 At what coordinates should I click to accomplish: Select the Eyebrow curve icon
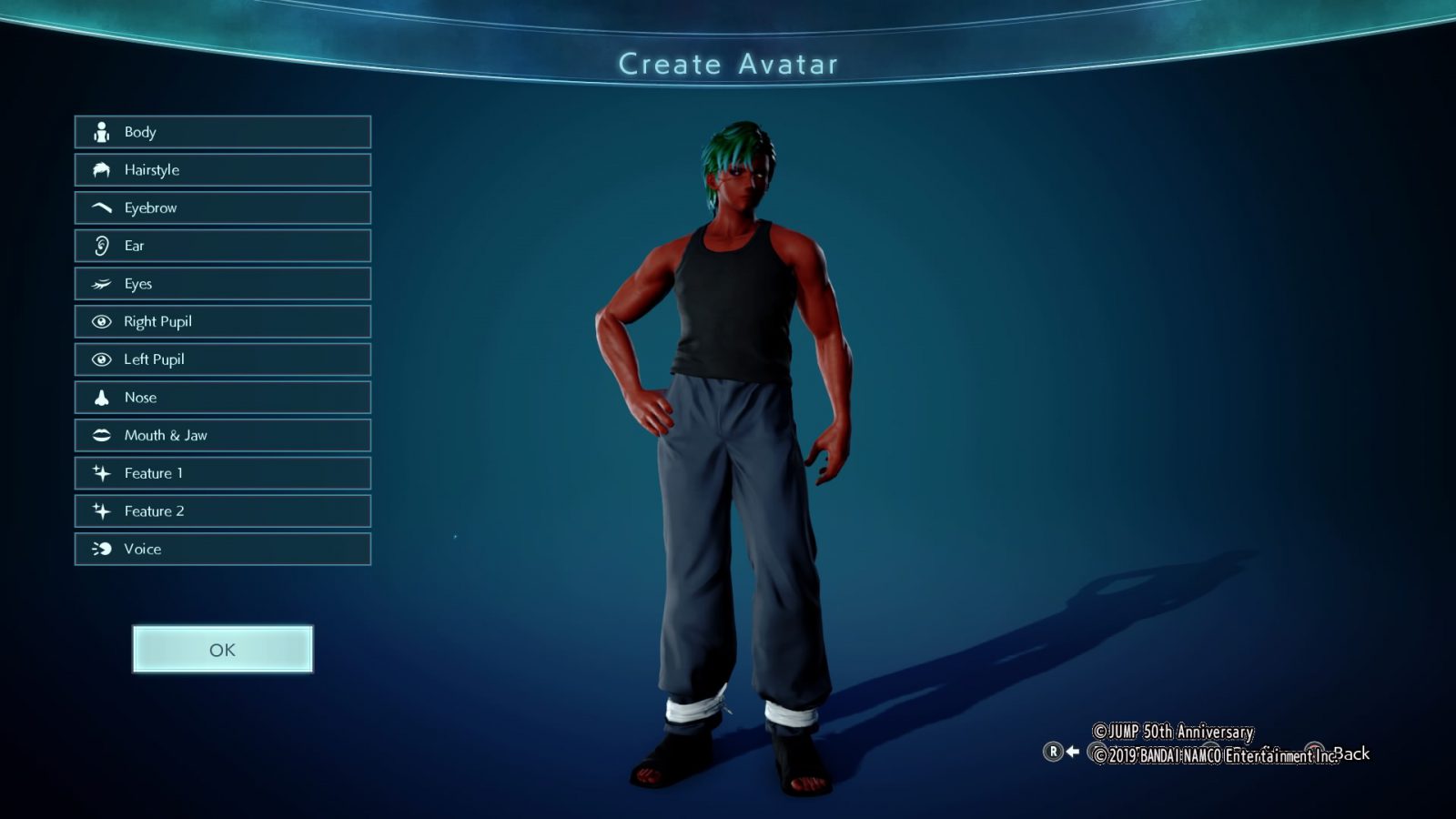click(100, 207)
